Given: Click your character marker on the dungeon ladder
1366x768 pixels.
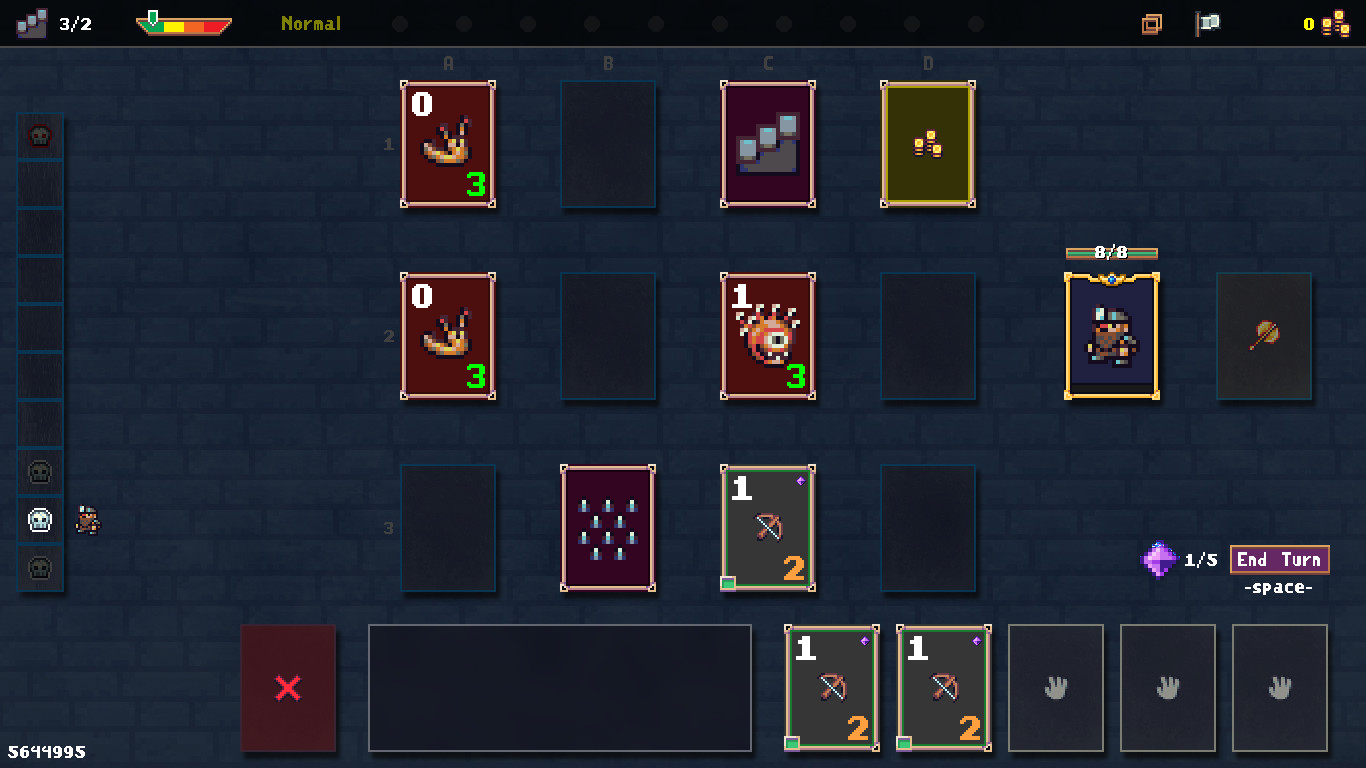Looking at the screenshot, I should coord(87,519).
